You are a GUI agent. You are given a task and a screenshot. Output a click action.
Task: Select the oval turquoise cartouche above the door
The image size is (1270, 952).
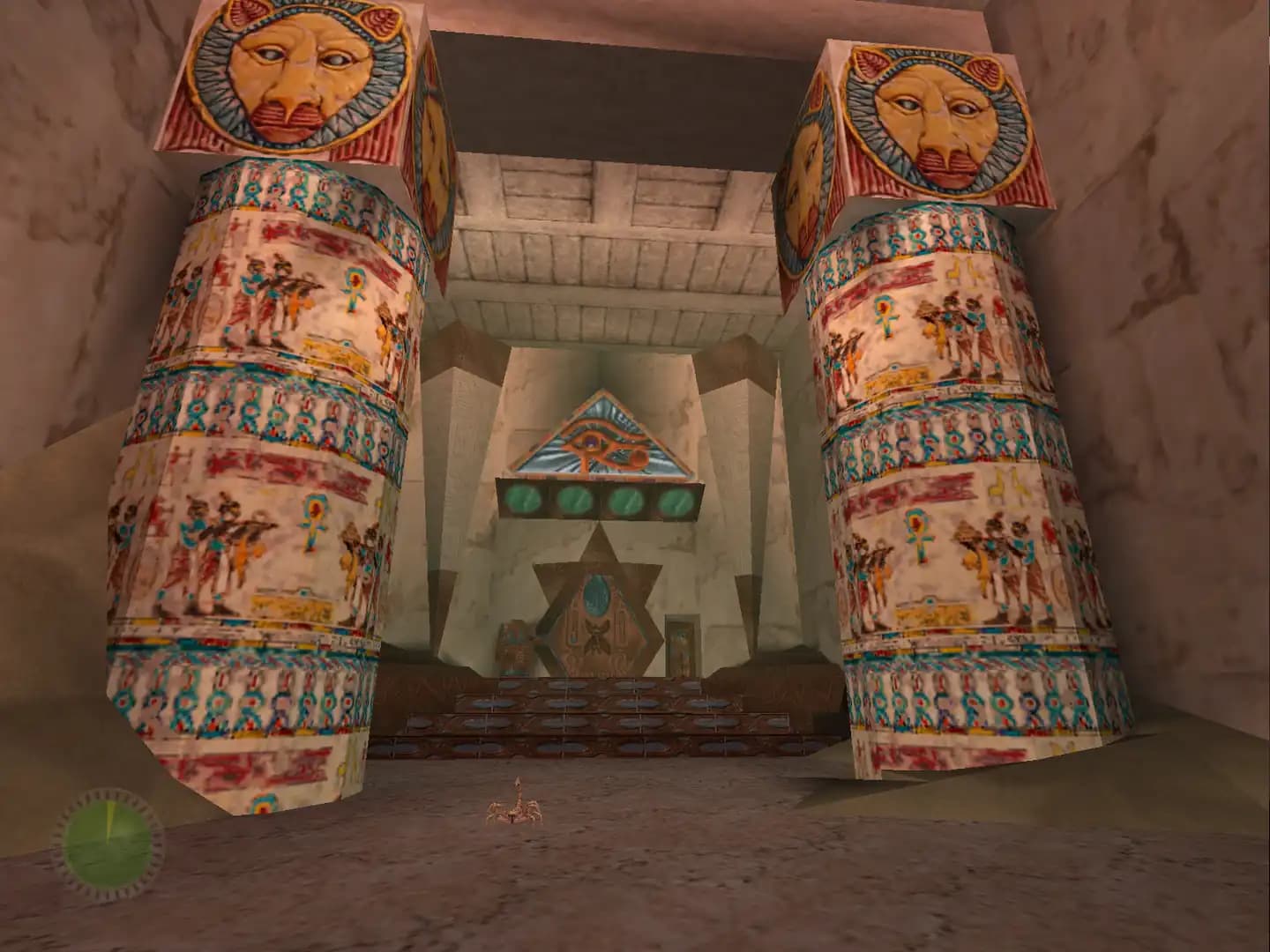tap(597, 594)
